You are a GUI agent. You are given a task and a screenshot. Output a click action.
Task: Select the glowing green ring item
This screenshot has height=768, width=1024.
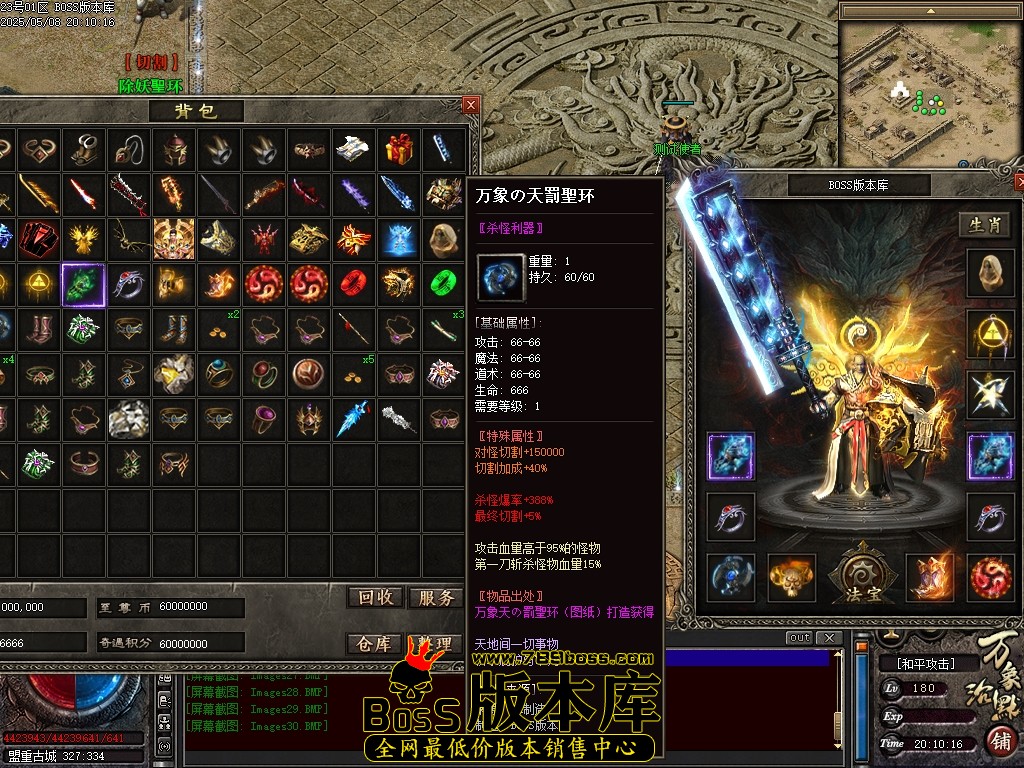click(443, 285)
